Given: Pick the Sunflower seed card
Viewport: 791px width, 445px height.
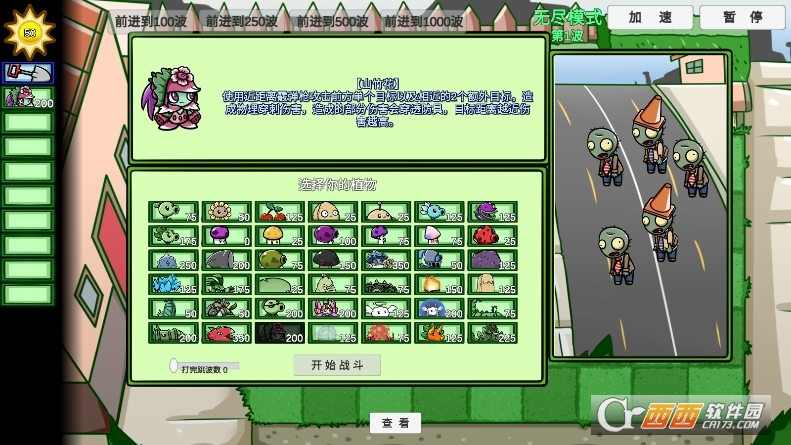Looking at the screenshot, I should pyautogui.click(x=226, y=212).
